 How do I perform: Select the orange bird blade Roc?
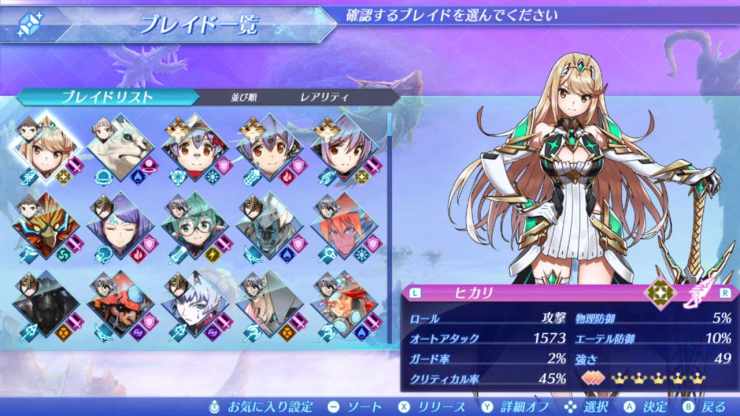[44, 224]
